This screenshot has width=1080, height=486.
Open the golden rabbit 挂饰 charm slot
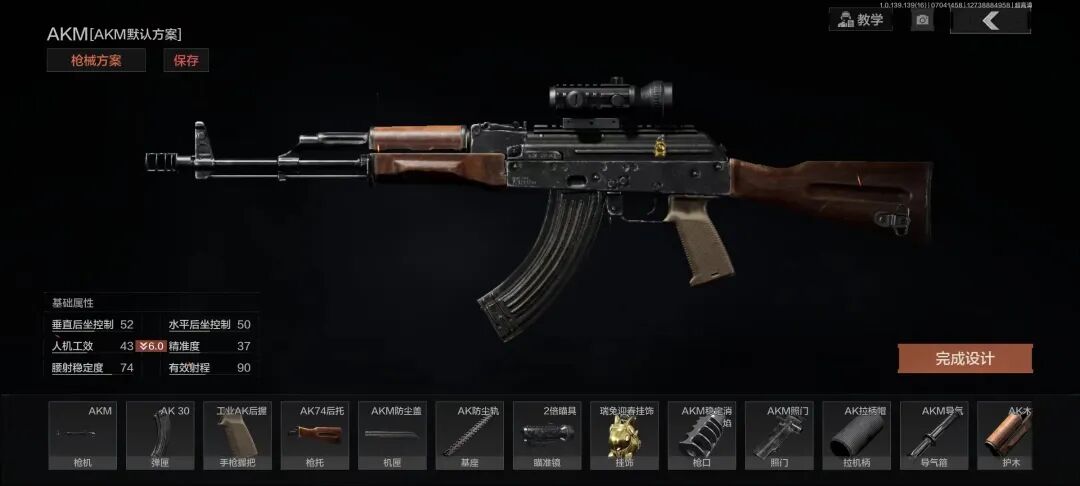[625, 435]
